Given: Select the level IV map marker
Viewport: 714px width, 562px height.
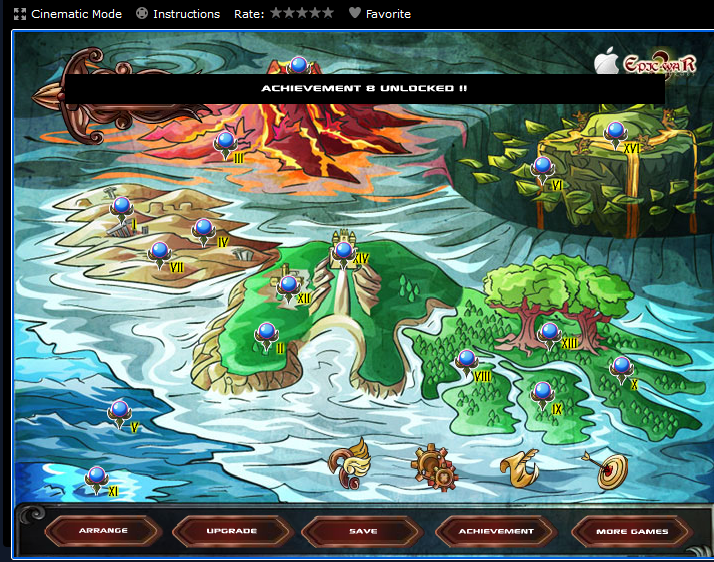Looking at the screenshot, I should pyautogui.click(x=203, y=230).
